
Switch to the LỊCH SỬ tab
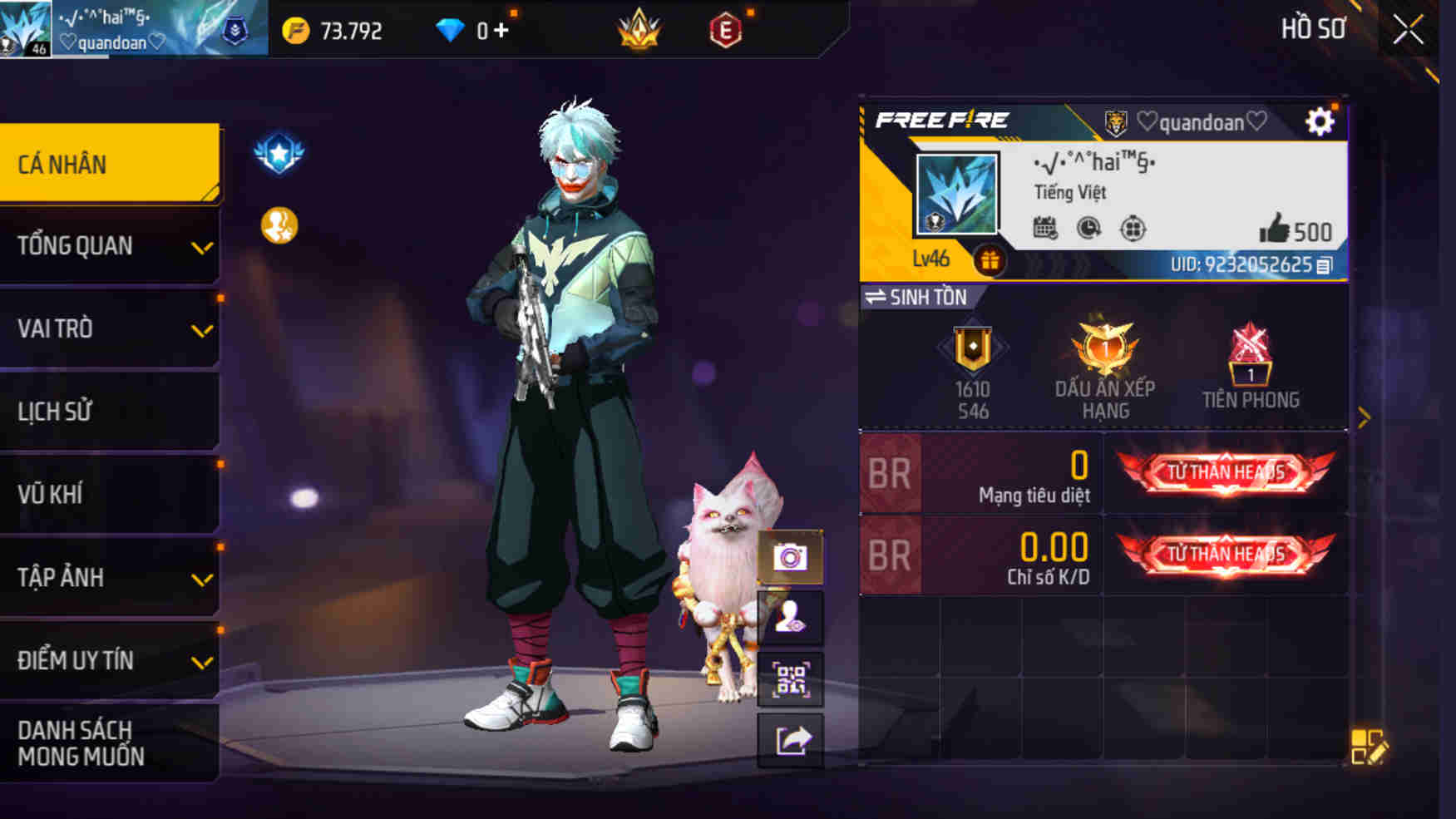pyautogui.click(x=109, y=411)
